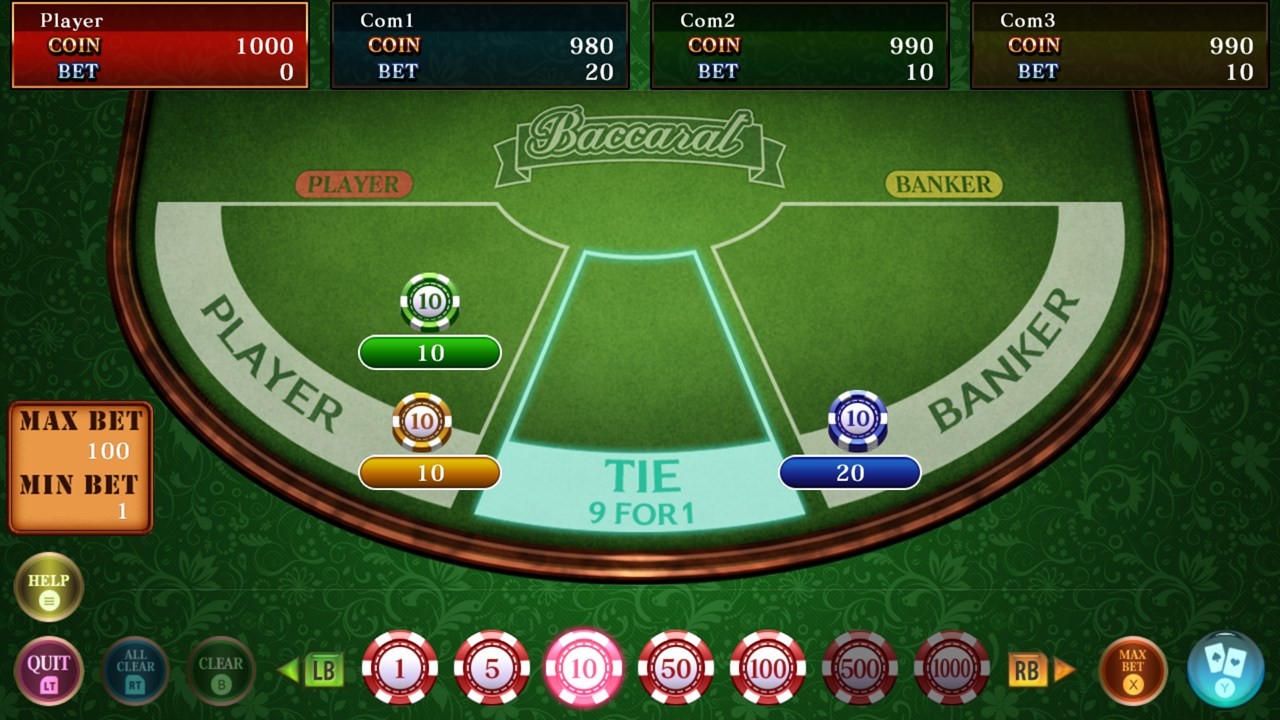Select the 1 coin chip
The width and height of the screenshot is (1280, 720).
tap(400, 668)
